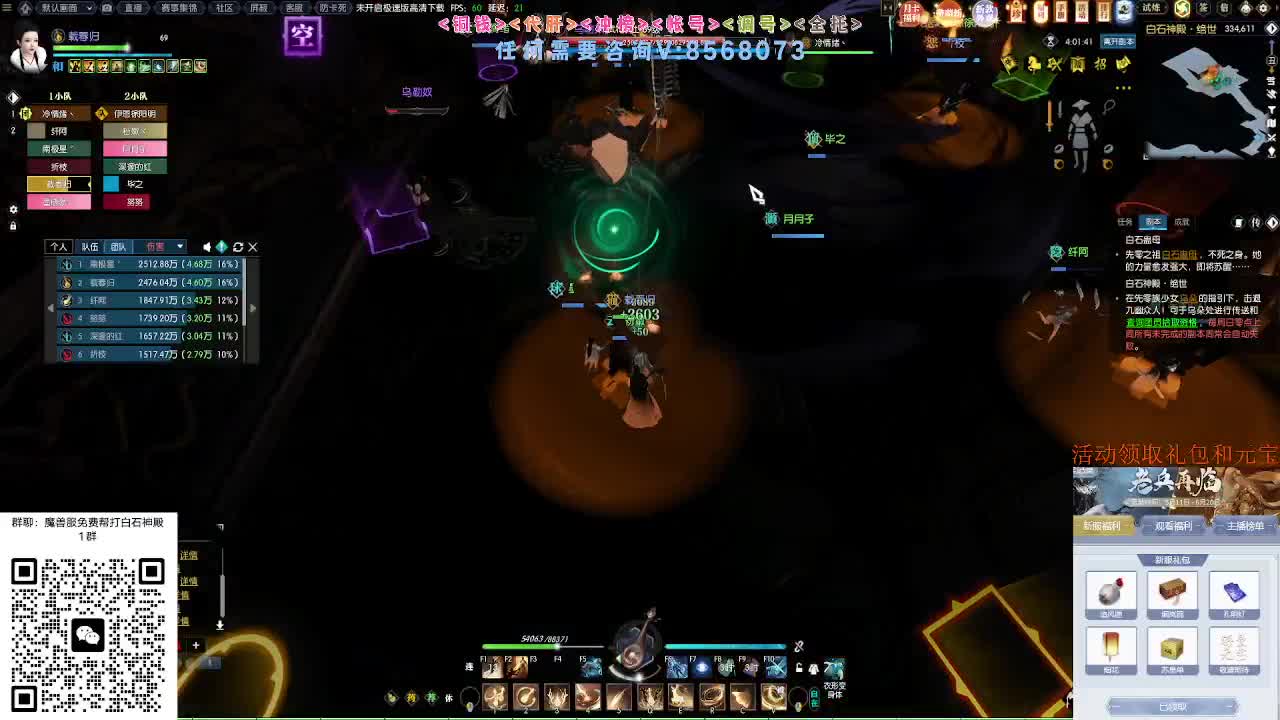Expand the arrow next to the 334,611 counter
Viewport: 1280px width, 720px height.
(1272, 28)
